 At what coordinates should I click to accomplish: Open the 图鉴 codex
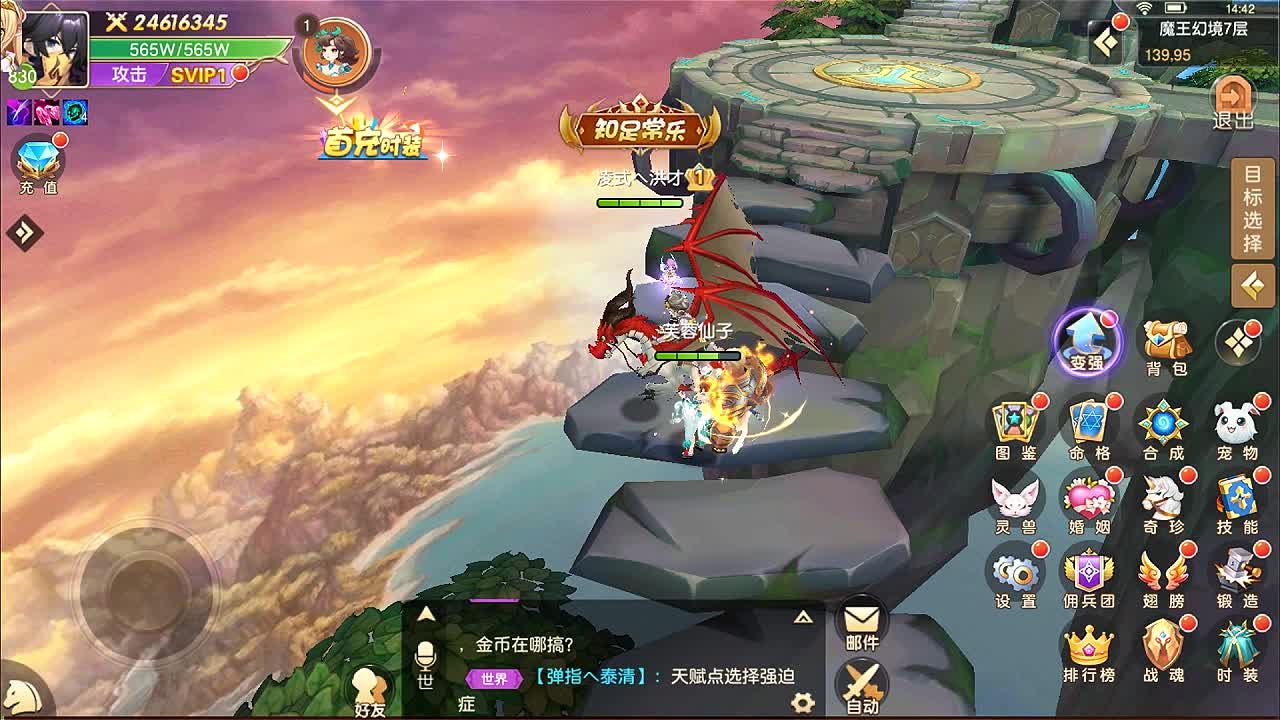[x=1016, y=428]
